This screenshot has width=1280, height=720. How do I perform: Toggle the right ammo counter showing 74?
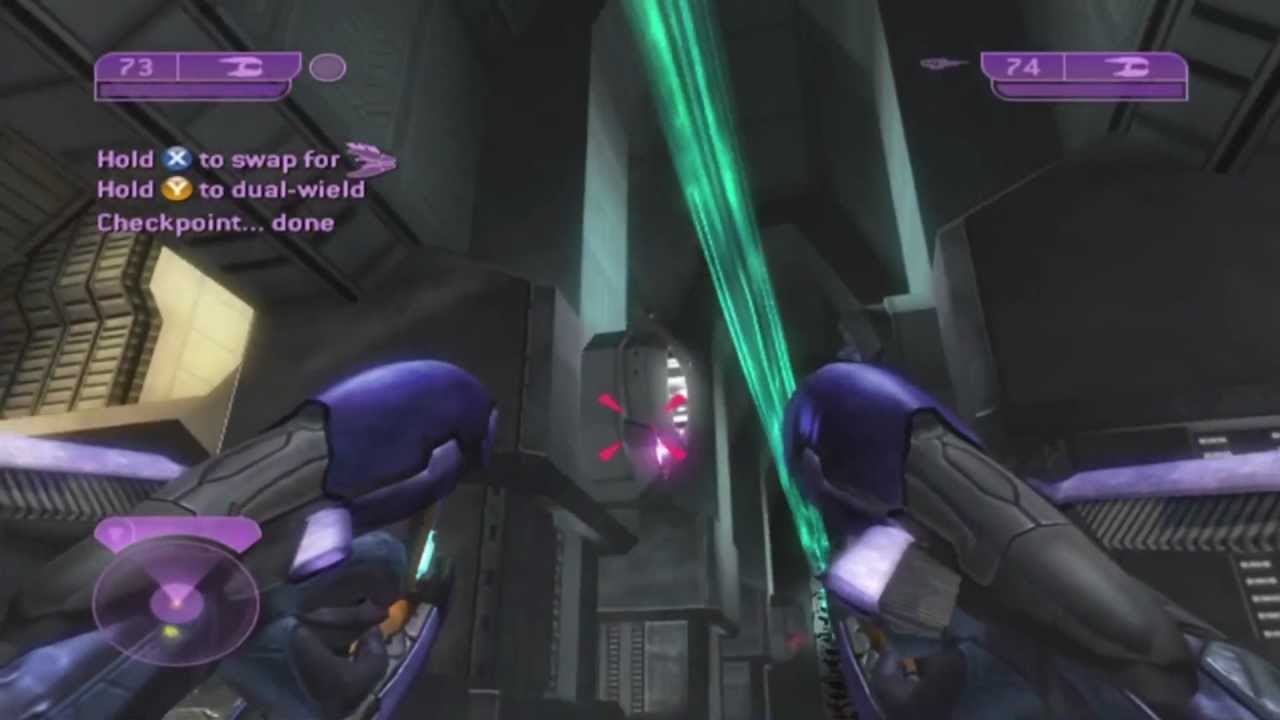click(1022, 66)
